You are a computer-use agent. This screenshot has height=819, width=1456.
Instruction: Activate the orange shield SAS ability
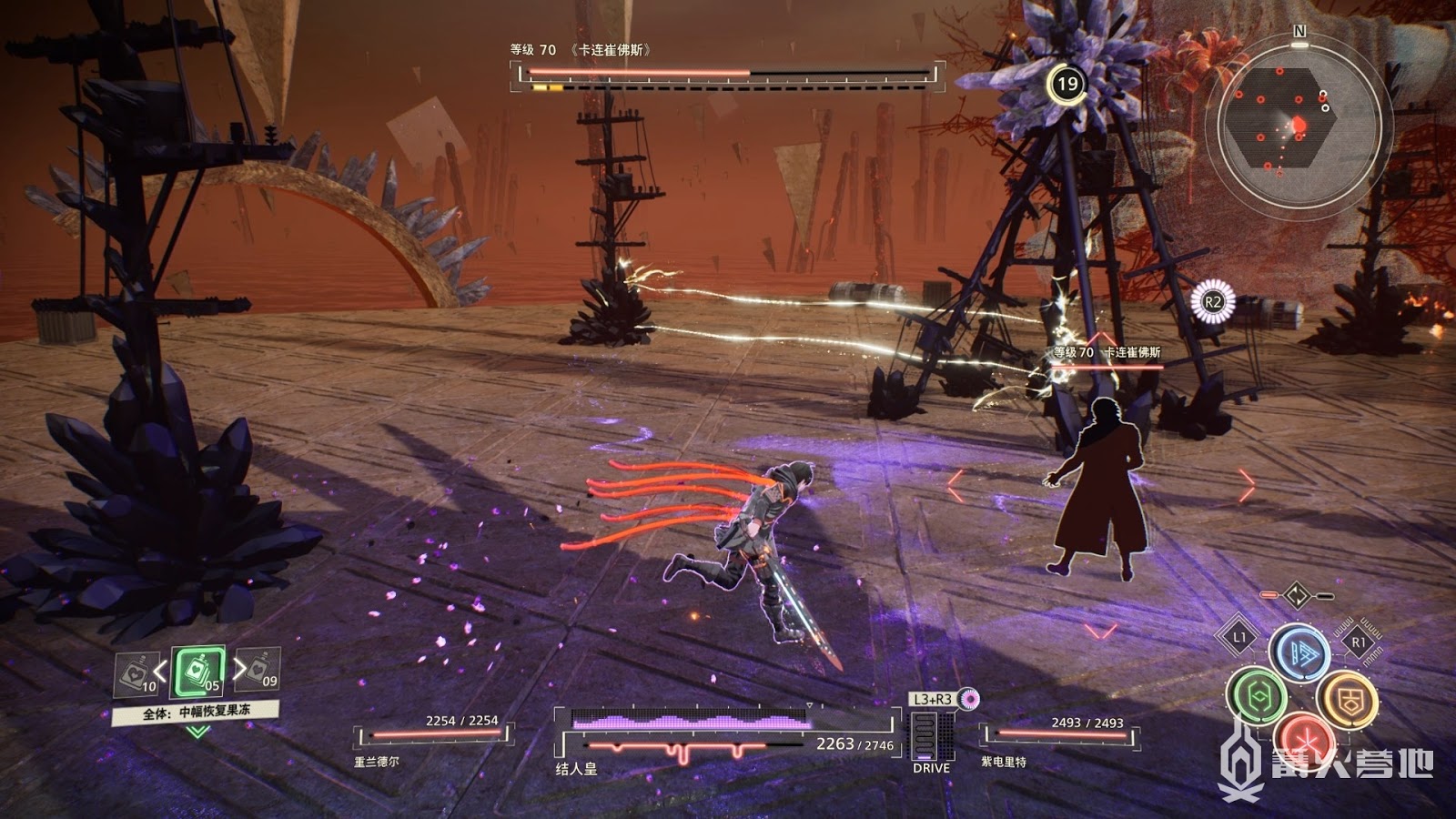point(1347,699)
